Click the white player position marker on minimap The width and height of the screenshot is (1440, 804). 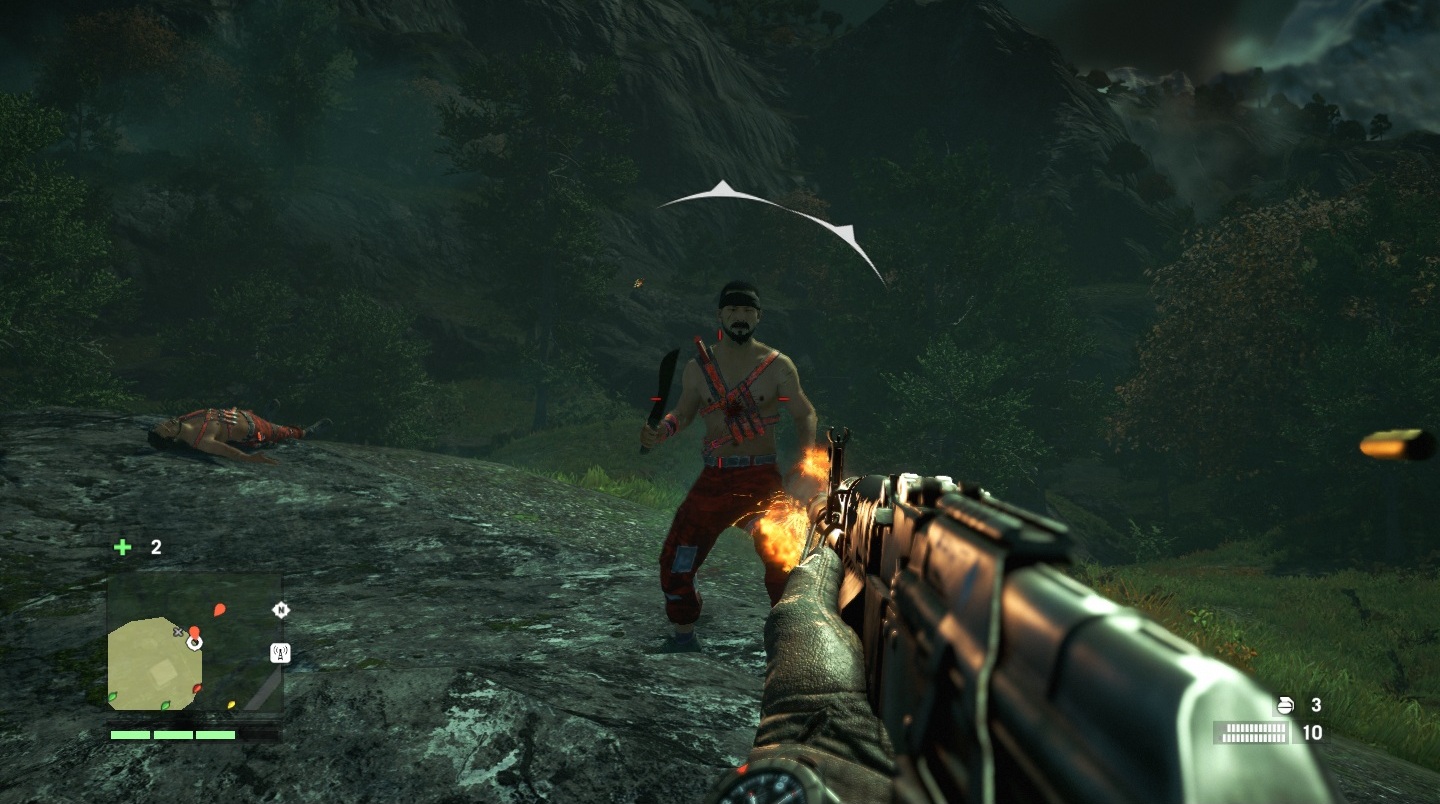click(194, 642)
